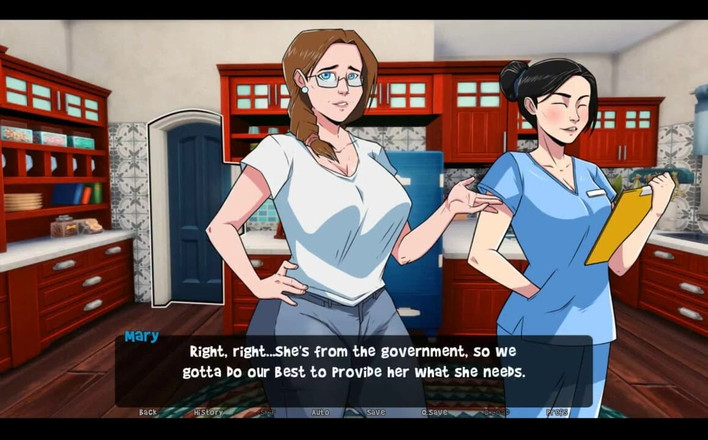Viewport: 708px width, 440px height.
Task: Activate the Skip option
Action: pyautogui.click(x=266, y=412)
